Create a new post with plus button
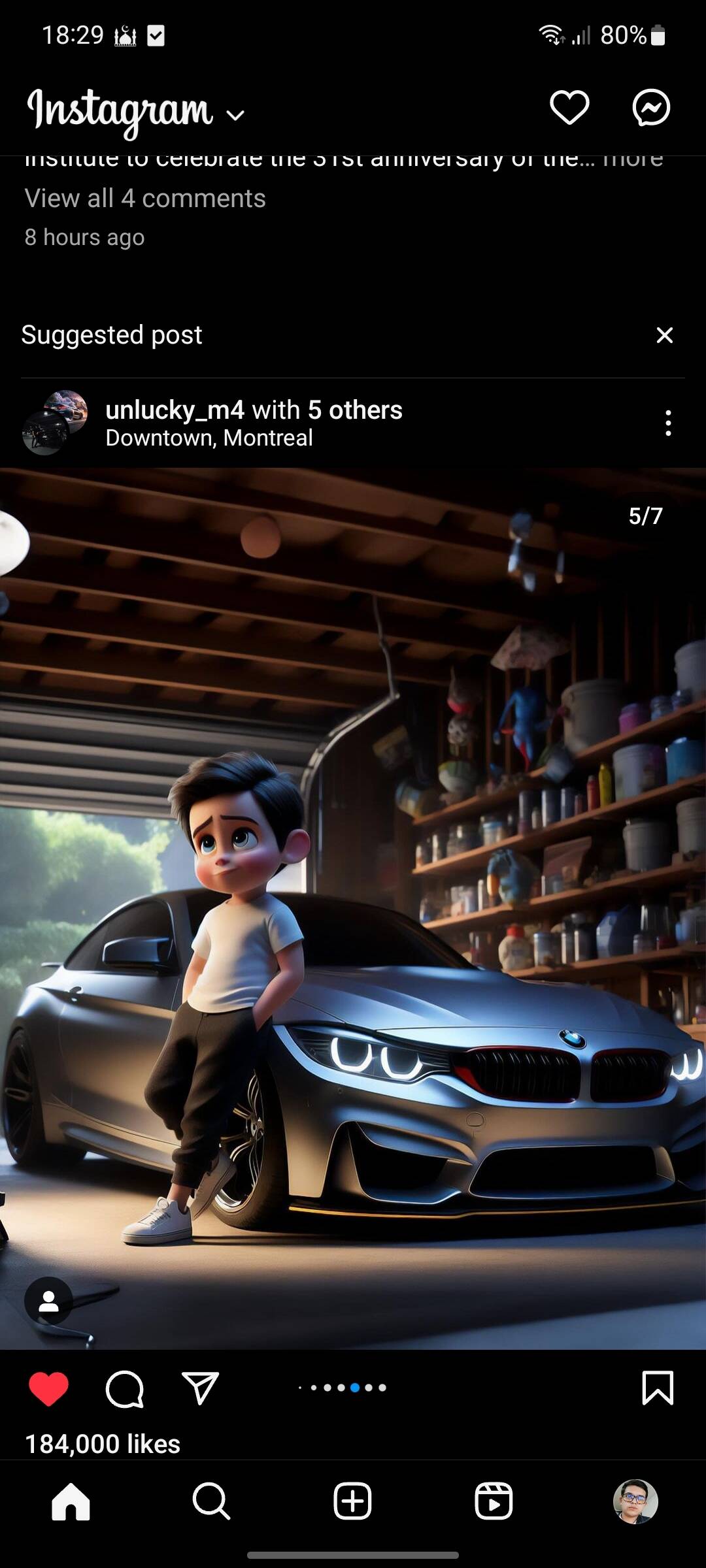The image size is (706, 1568). [353, 1501]
